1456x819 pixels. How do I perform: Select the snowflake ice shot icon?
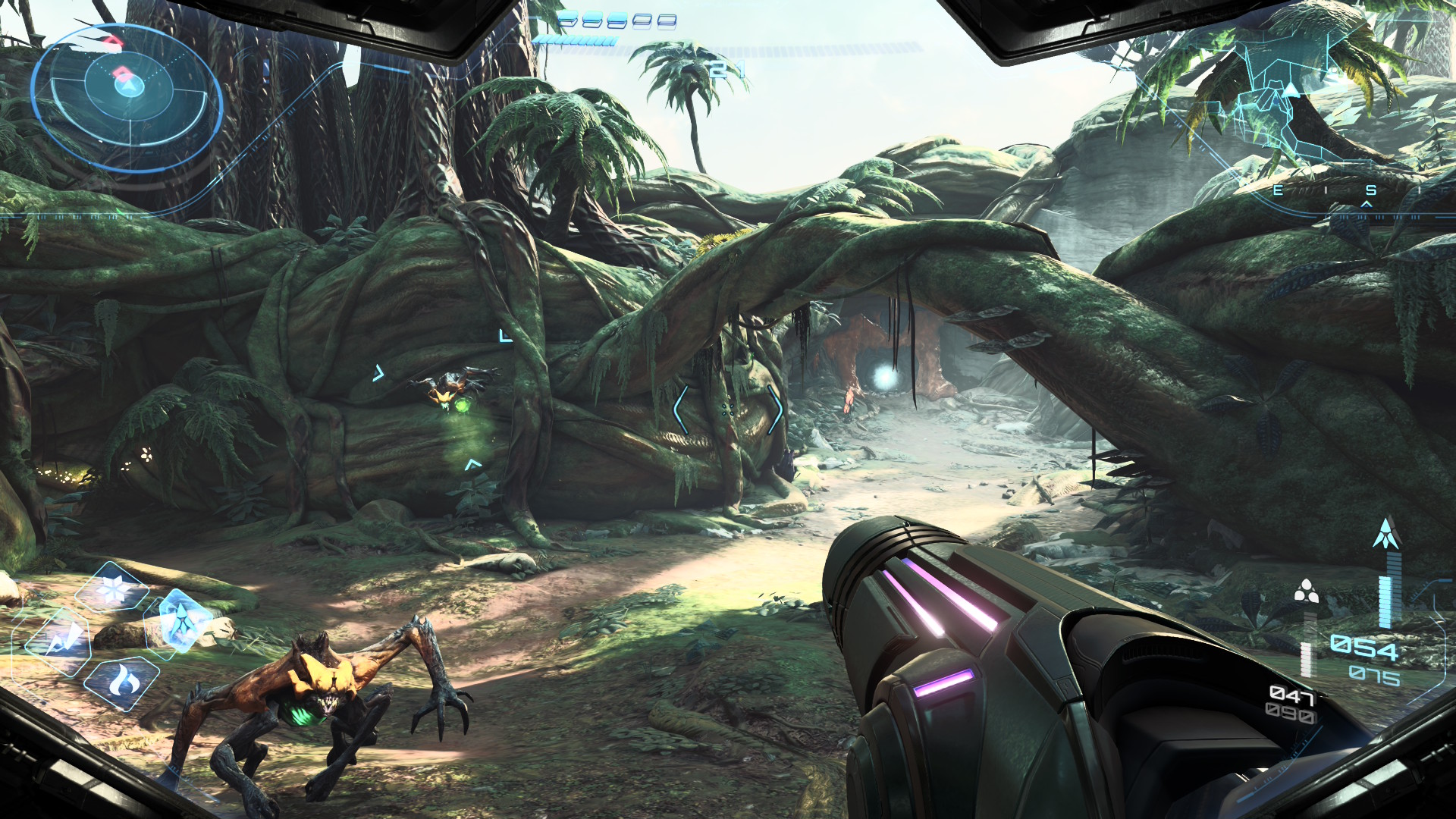pos(112,590)
